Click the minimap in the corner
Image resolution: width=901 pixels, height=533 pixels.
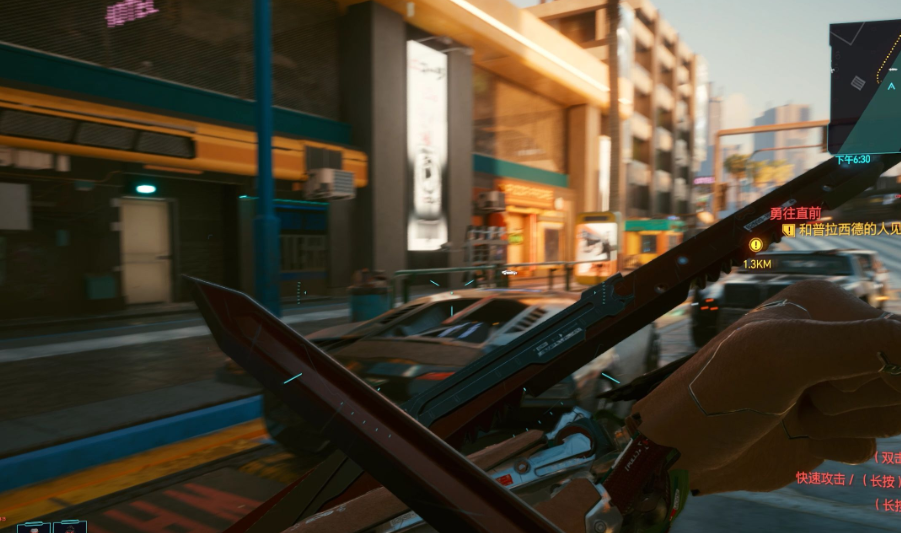[866, 85]
